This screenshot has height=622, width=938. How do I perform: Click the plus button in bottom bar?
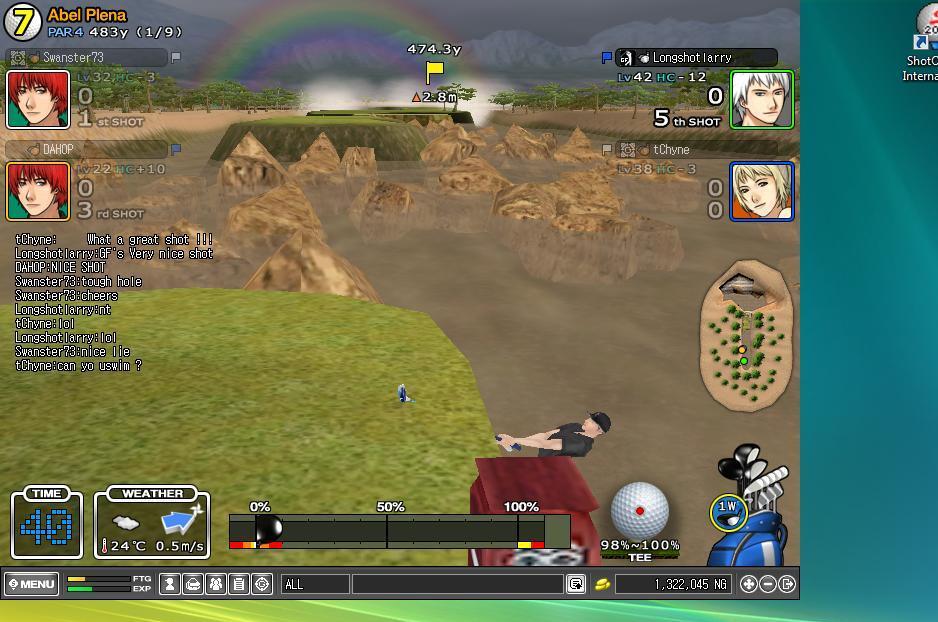point(748,584)
